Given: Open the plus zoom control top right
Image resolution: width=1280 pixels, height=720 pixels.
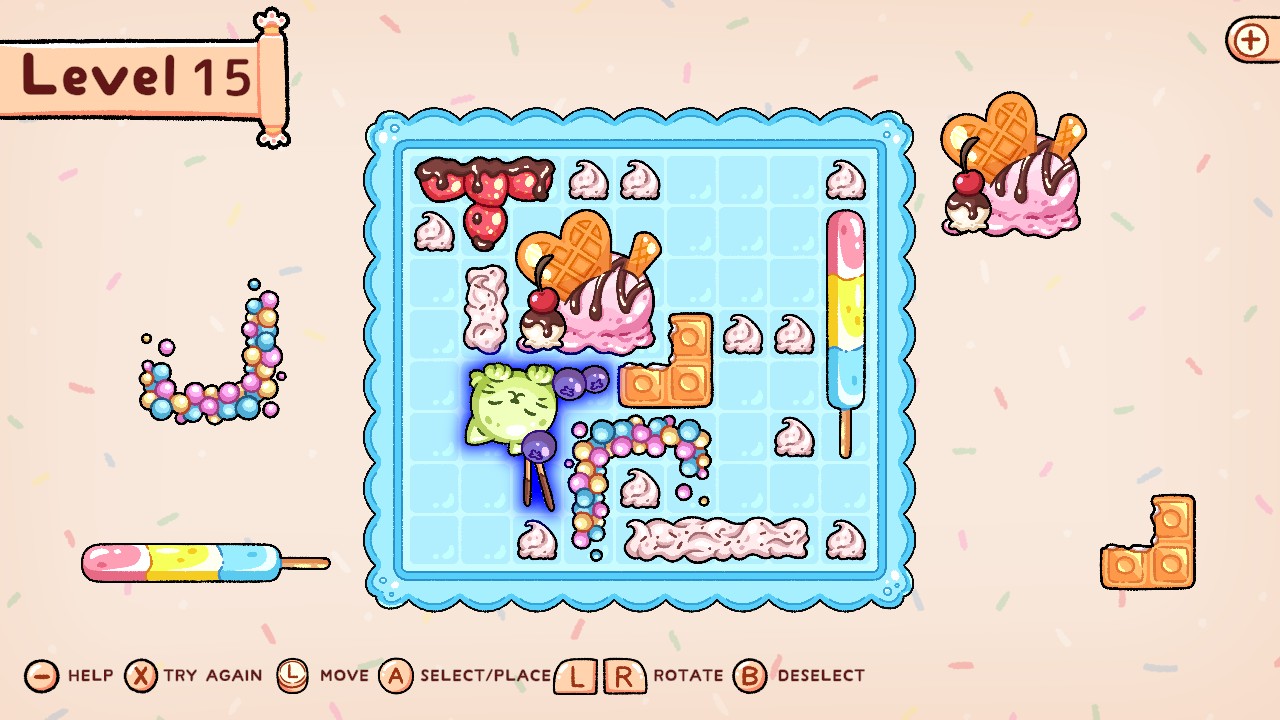Looking at the screenshot, I should (1248, 42).
